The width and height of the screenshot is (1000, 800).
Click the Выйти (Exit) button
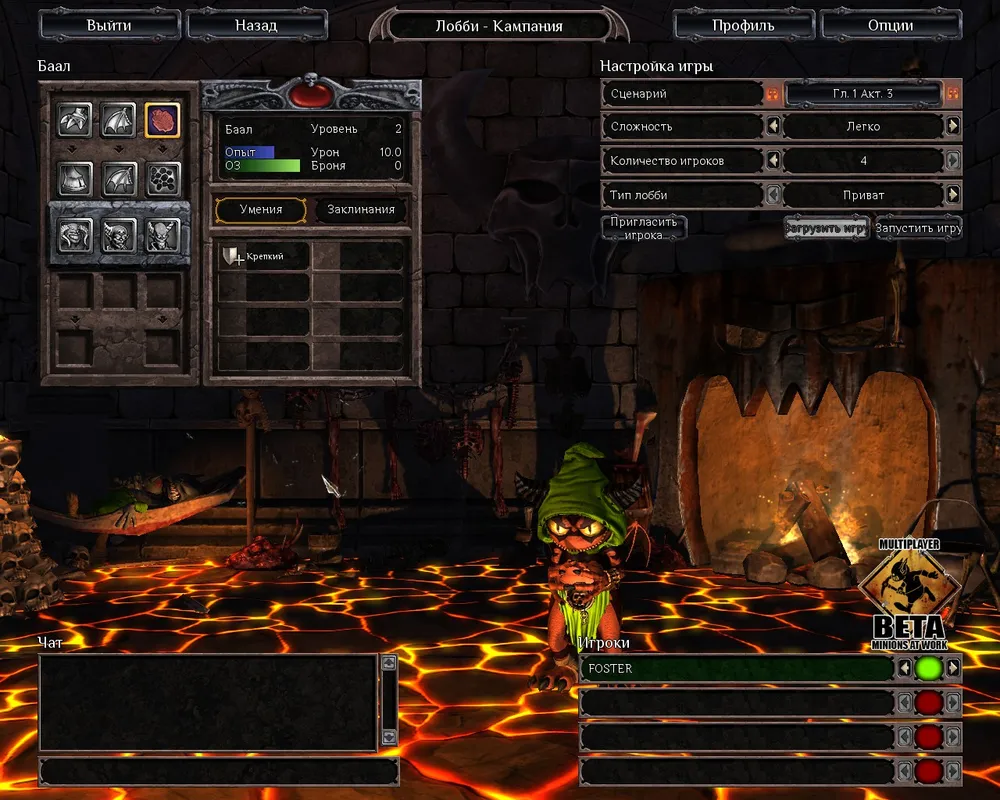pos(108,25)
